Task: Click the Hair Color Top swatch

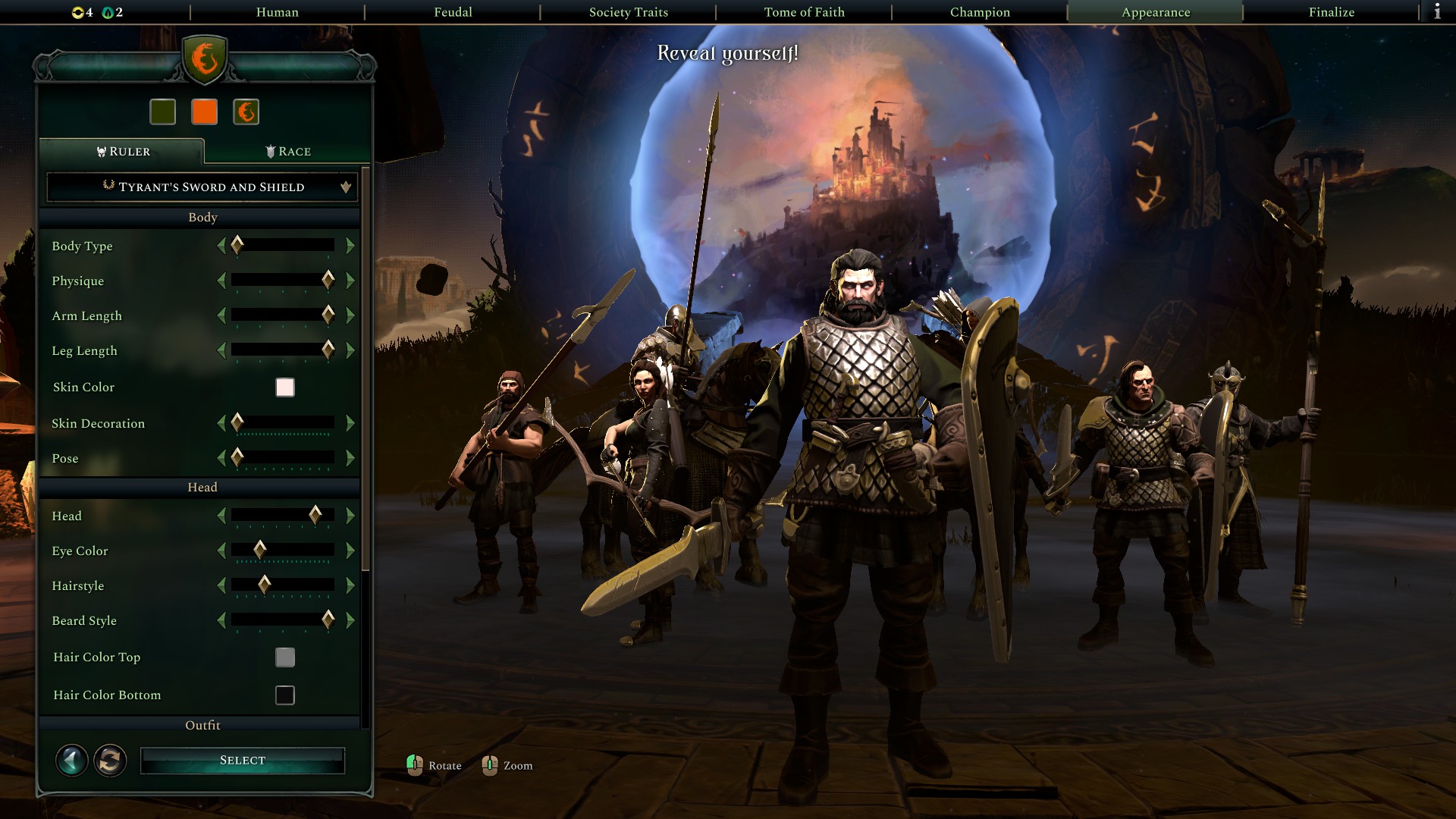Action: pos(284,657)
